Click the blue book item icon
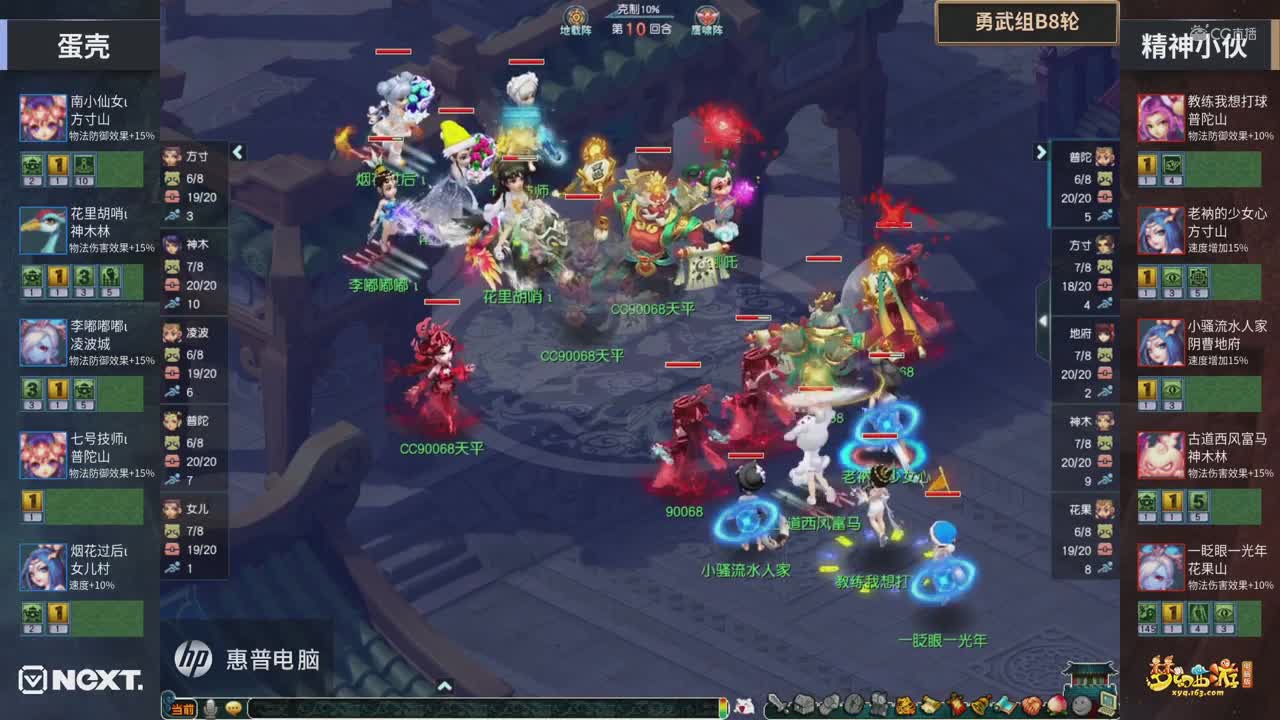This screenshot has width=1280, height=720. [x=1006, y=707]
